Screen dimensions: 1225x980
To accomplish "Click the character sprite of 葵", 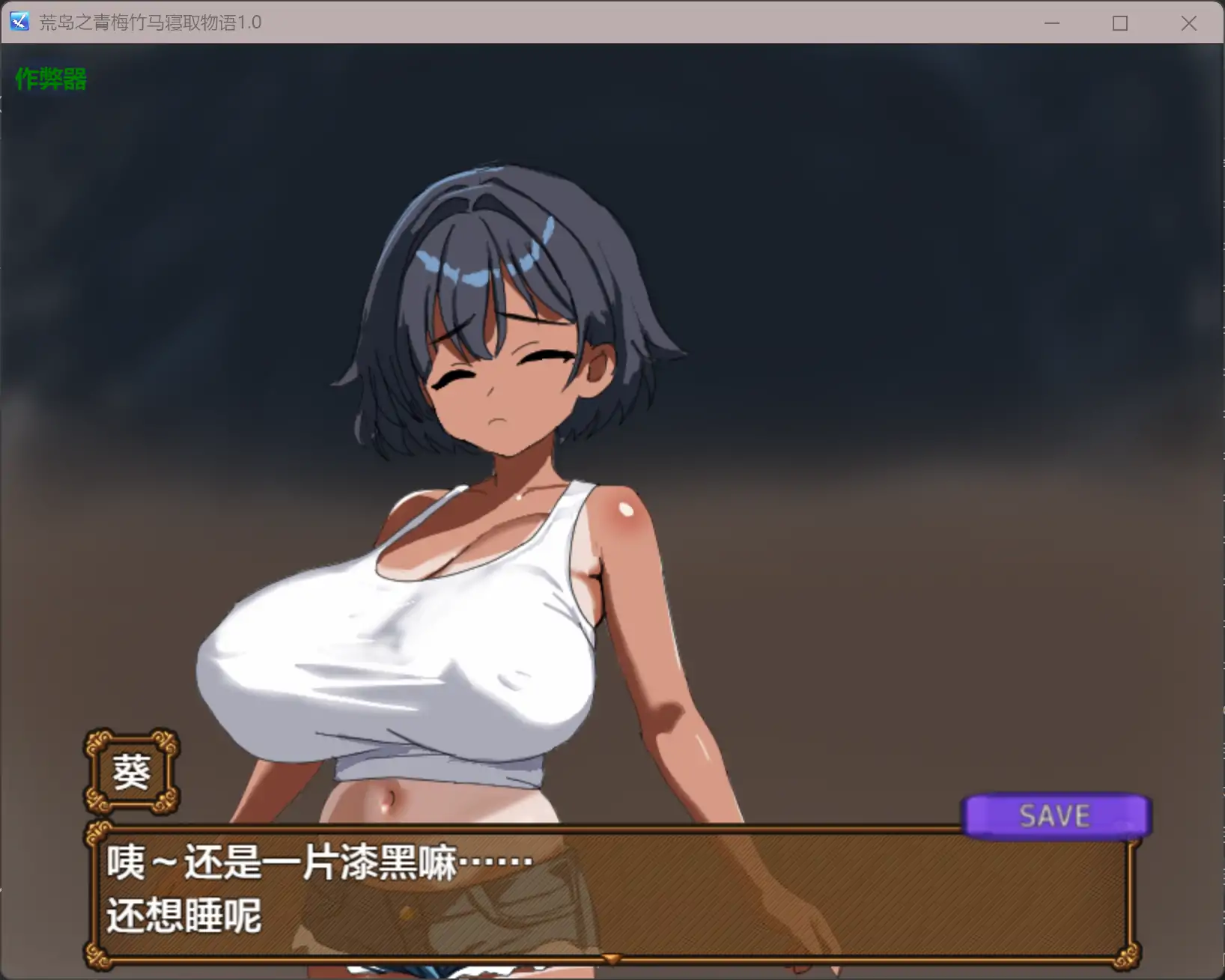I will tap(487, 524).
